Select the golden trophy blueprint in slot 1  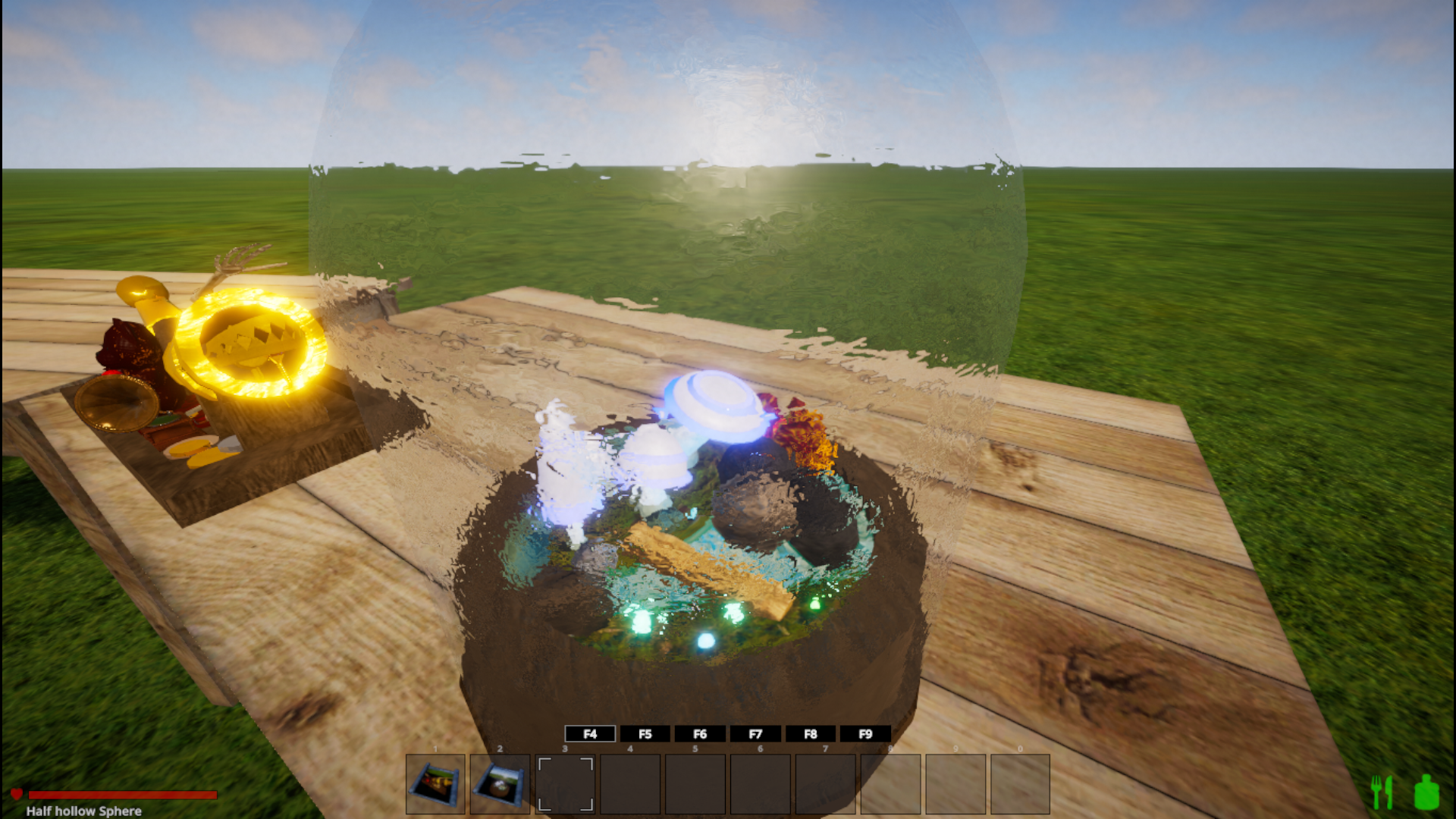[435, 784]
